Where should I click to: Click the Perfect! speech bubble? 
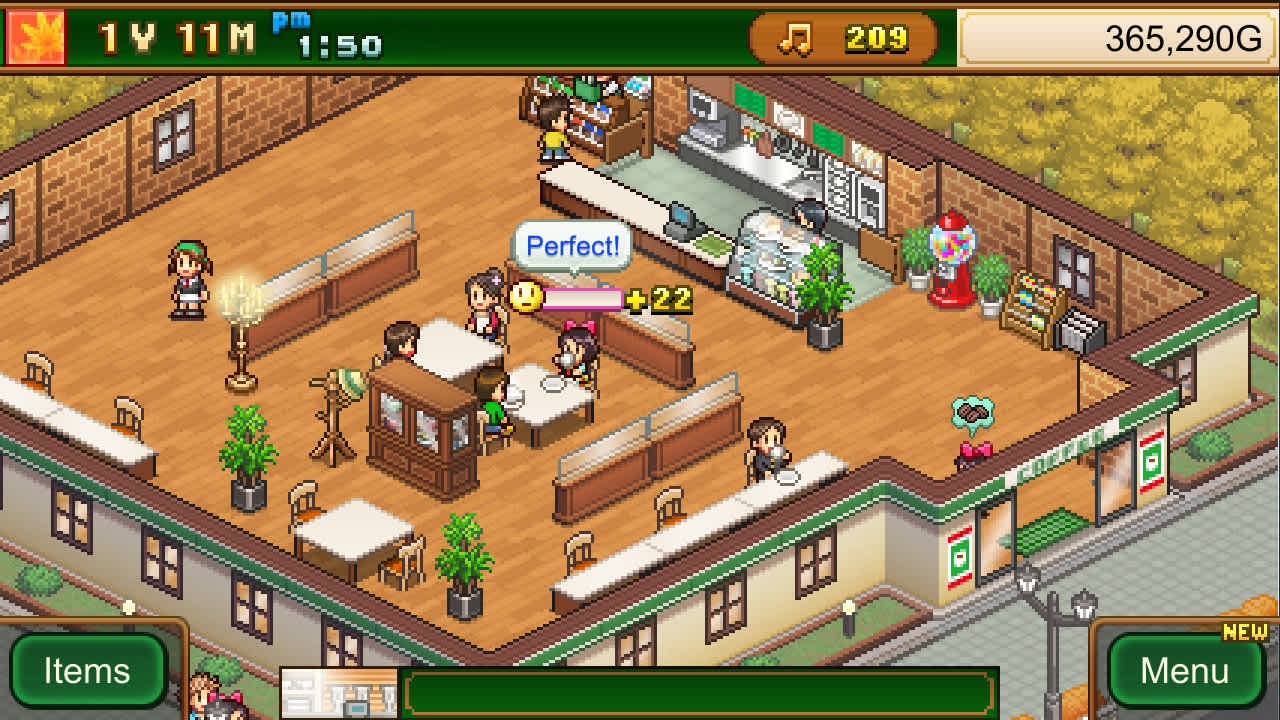pos(570,247)
